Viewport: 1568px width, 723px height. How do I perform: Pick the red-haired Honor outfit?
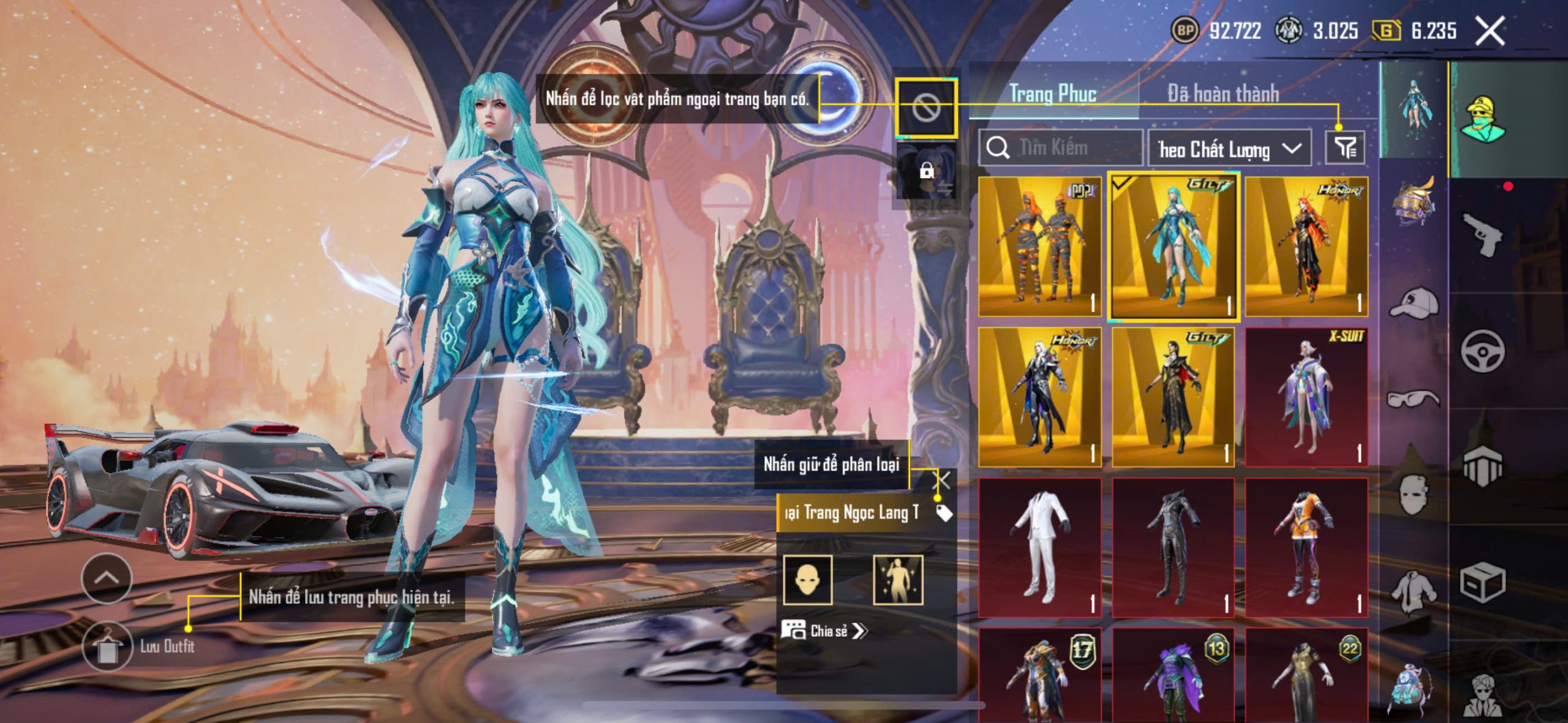click(x=1306, y=247)
